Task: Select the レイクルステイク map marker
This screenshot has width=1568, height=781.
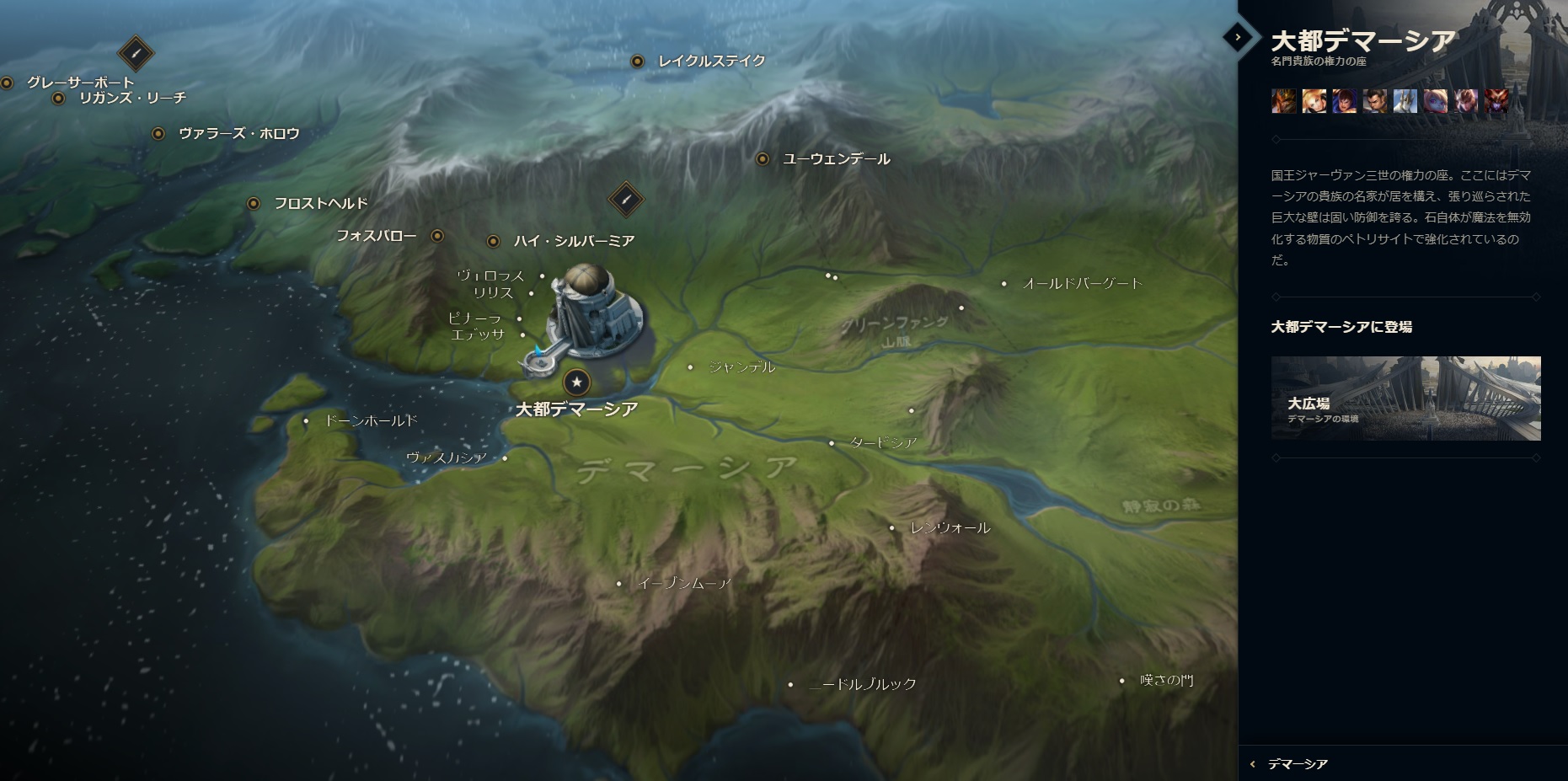Action: [638, 61]
